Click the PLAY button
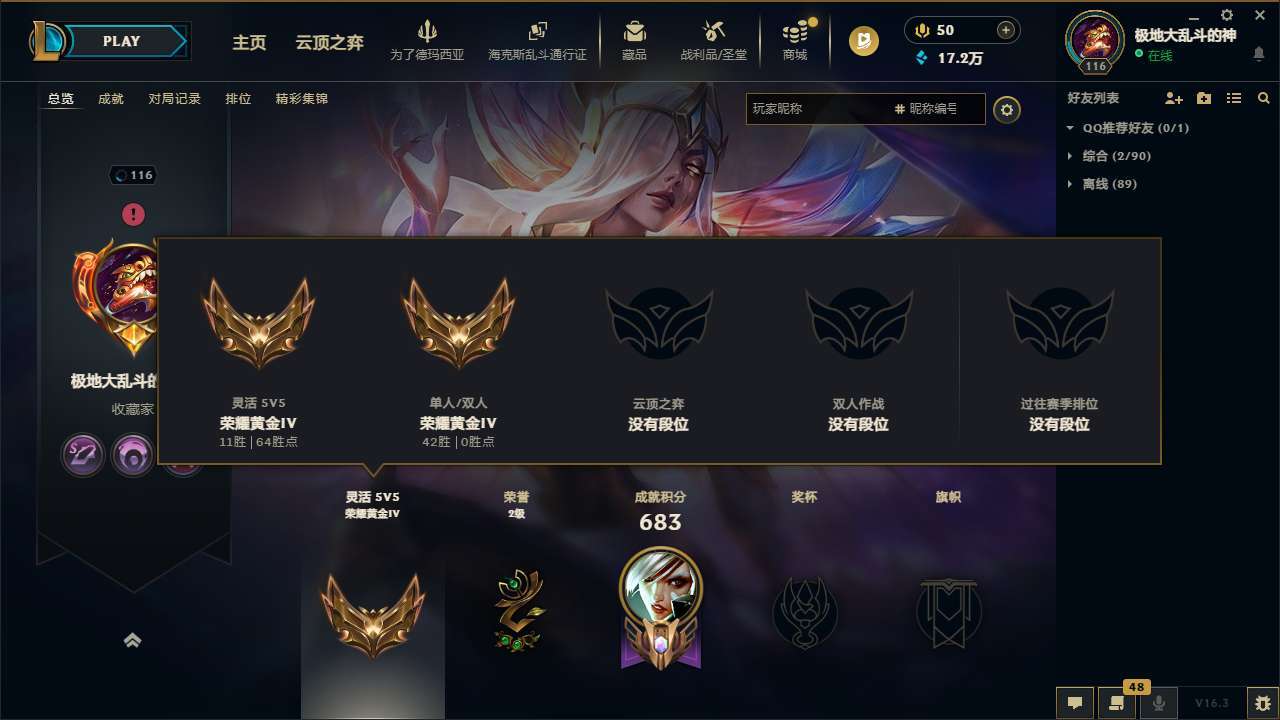Viewport: 1280px width, 720px height. pyautogui.click(x=120, y=41)
